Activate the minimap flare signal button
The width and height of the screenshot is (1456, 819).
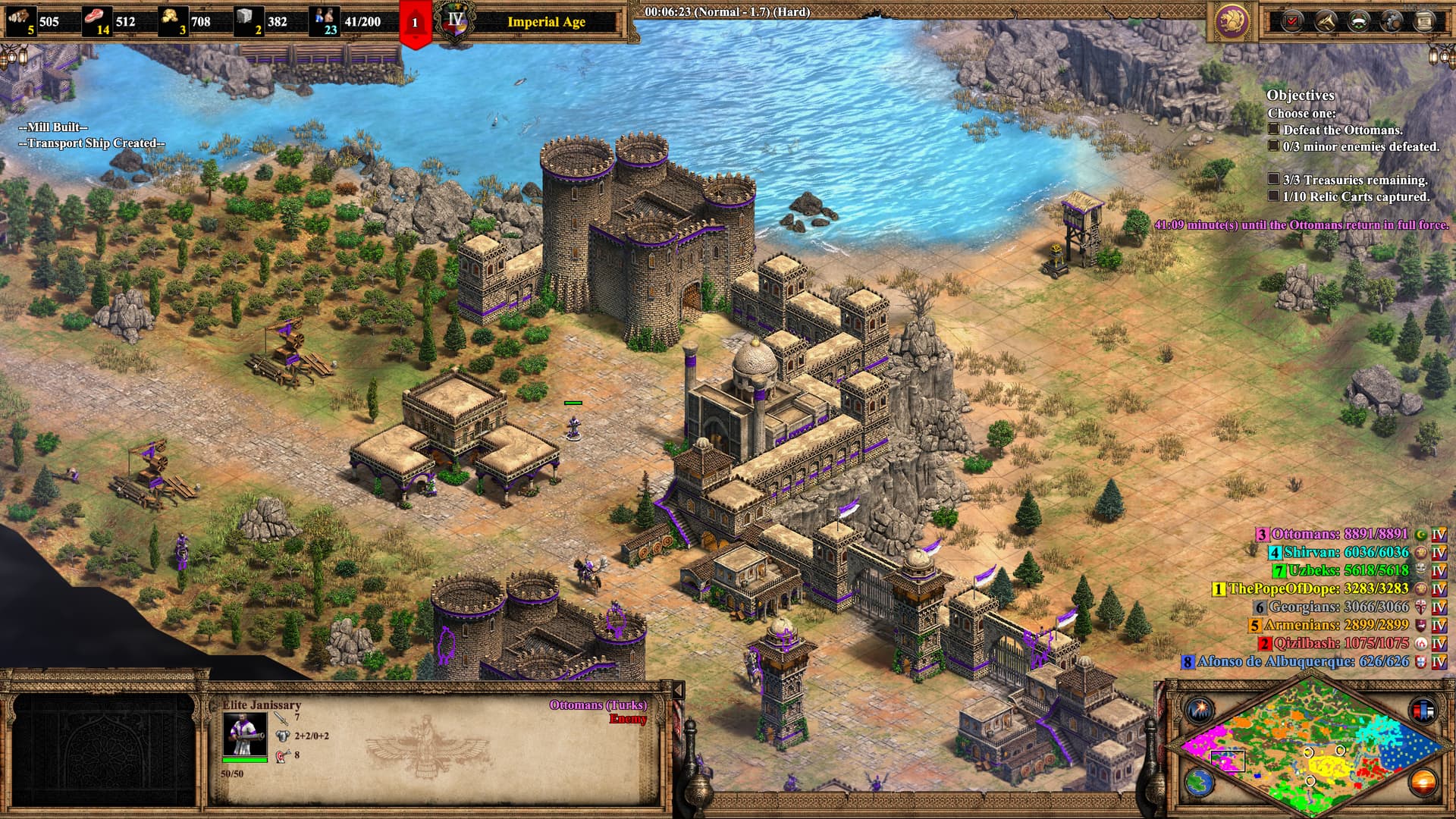tap(1200, 711)
